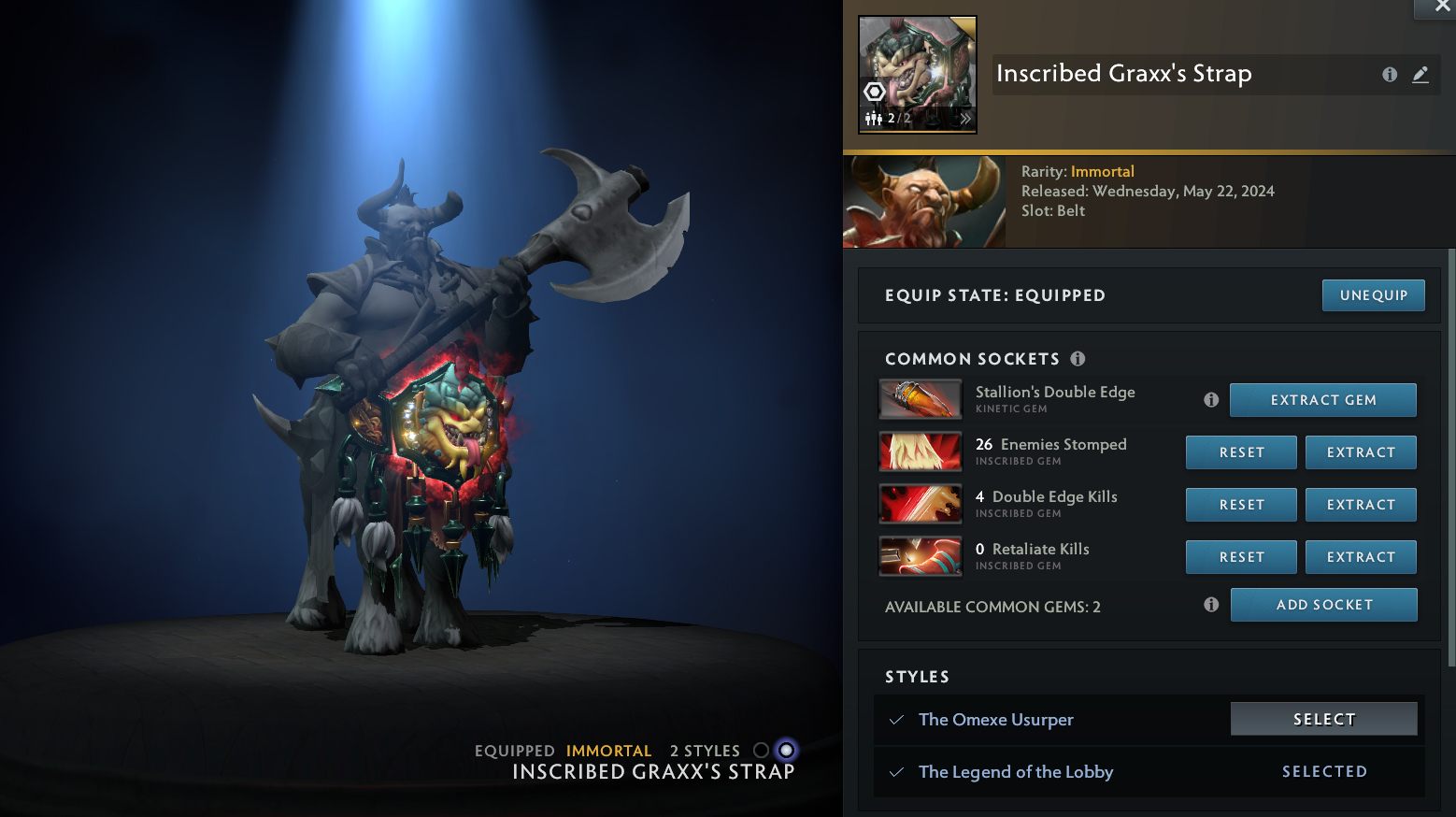
Task: Unequip Inscribed Graxx's Strap
Action: (1373, 295)
